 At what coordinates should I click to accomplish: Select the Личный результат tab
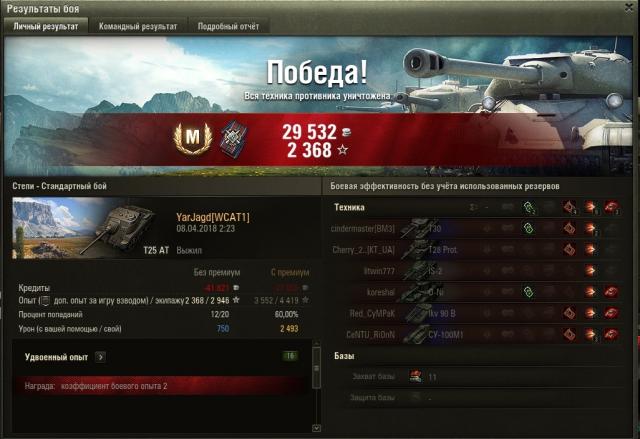point(45,27)
